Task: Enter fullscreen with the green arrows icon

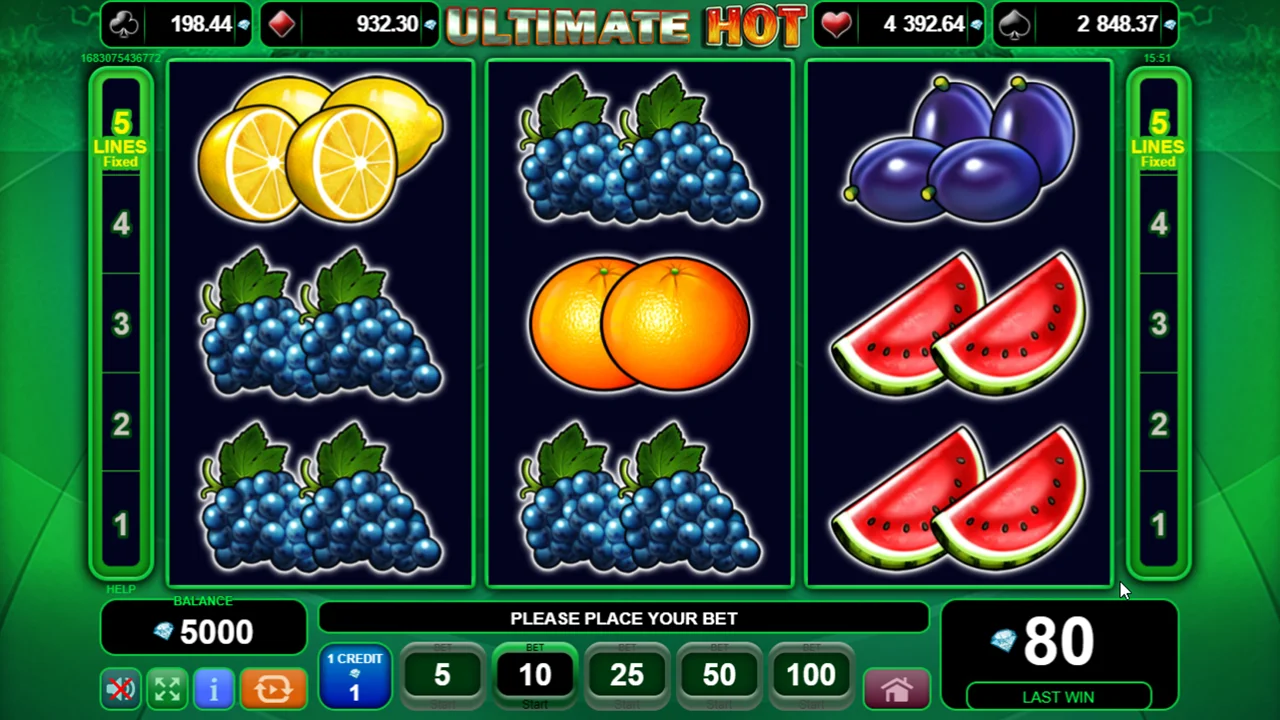Action: pyautogui.click(x=167, y=689)
